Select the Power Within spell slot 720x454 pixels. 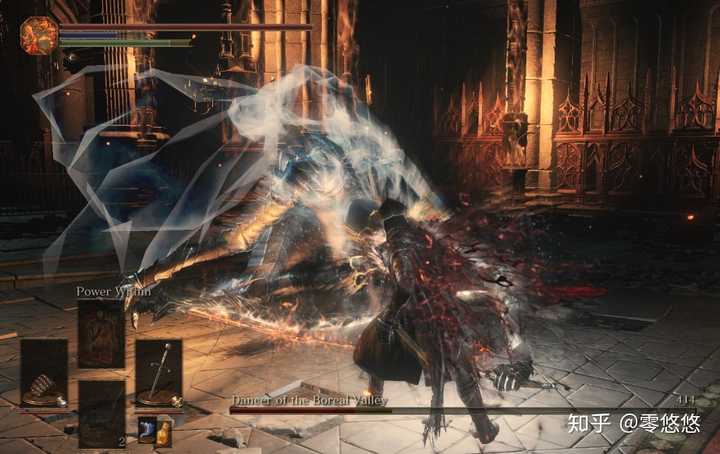(101, 335)
